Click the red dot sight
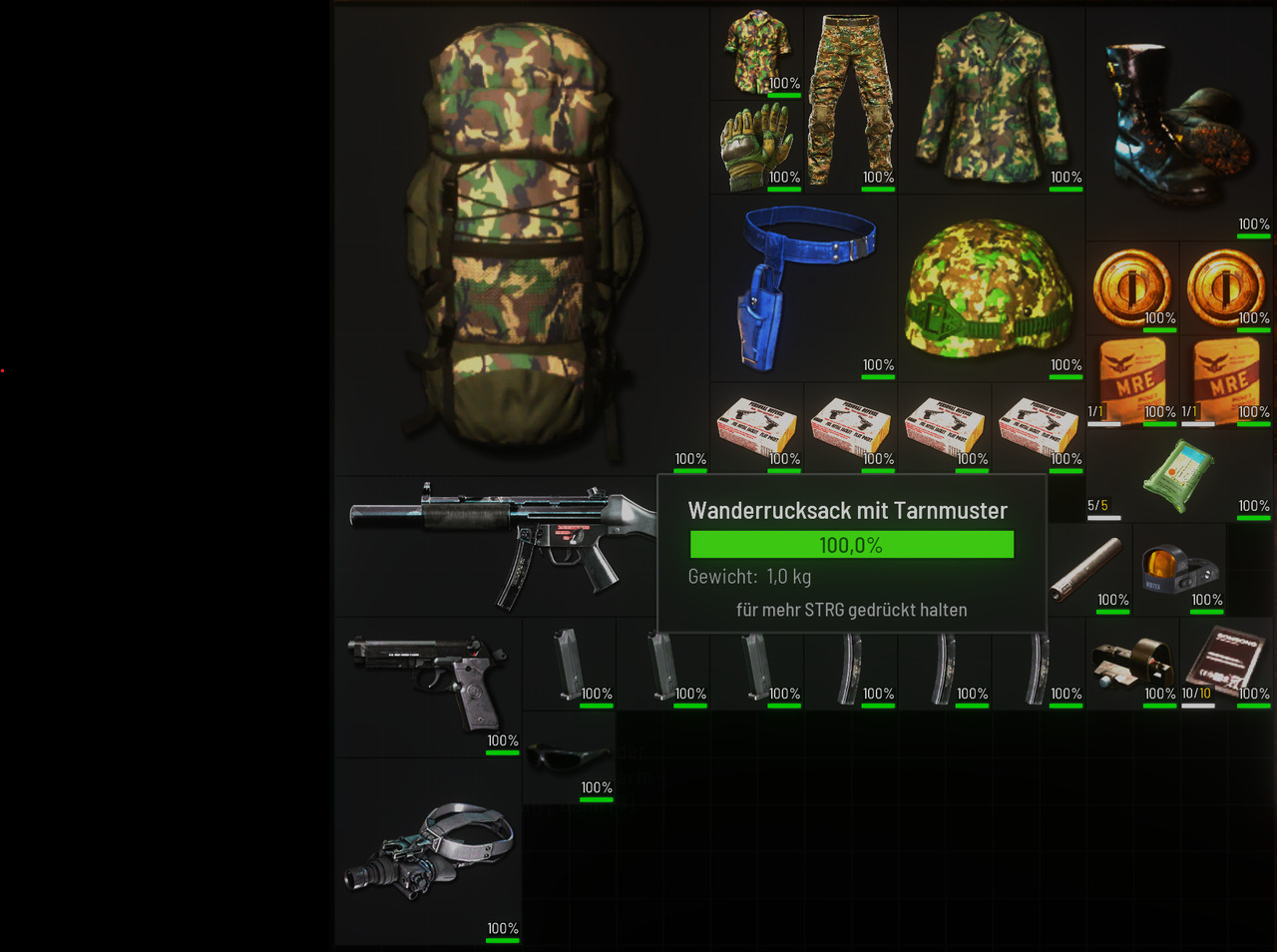1277x952 pixels. point(1179,570)
